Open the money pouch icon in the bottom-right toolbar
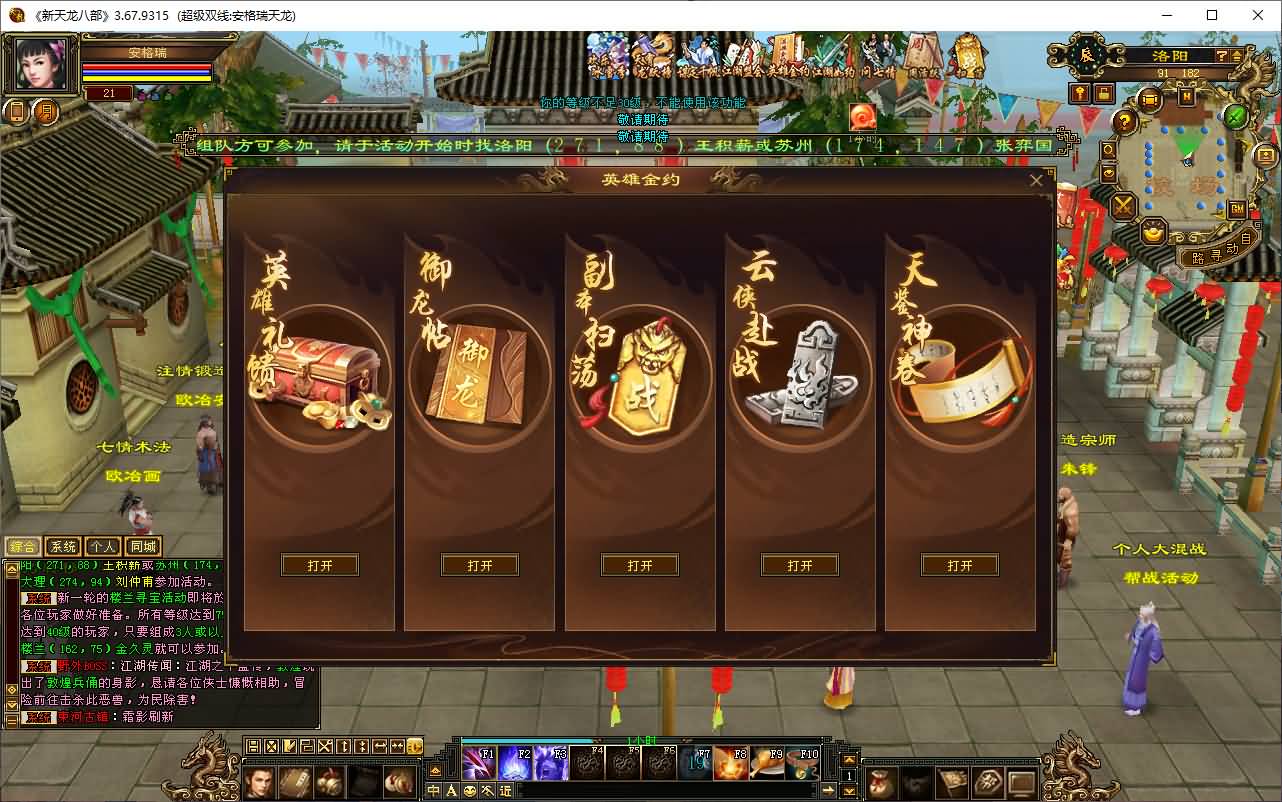Viewport: 1282px width, 802px height. 880,783
